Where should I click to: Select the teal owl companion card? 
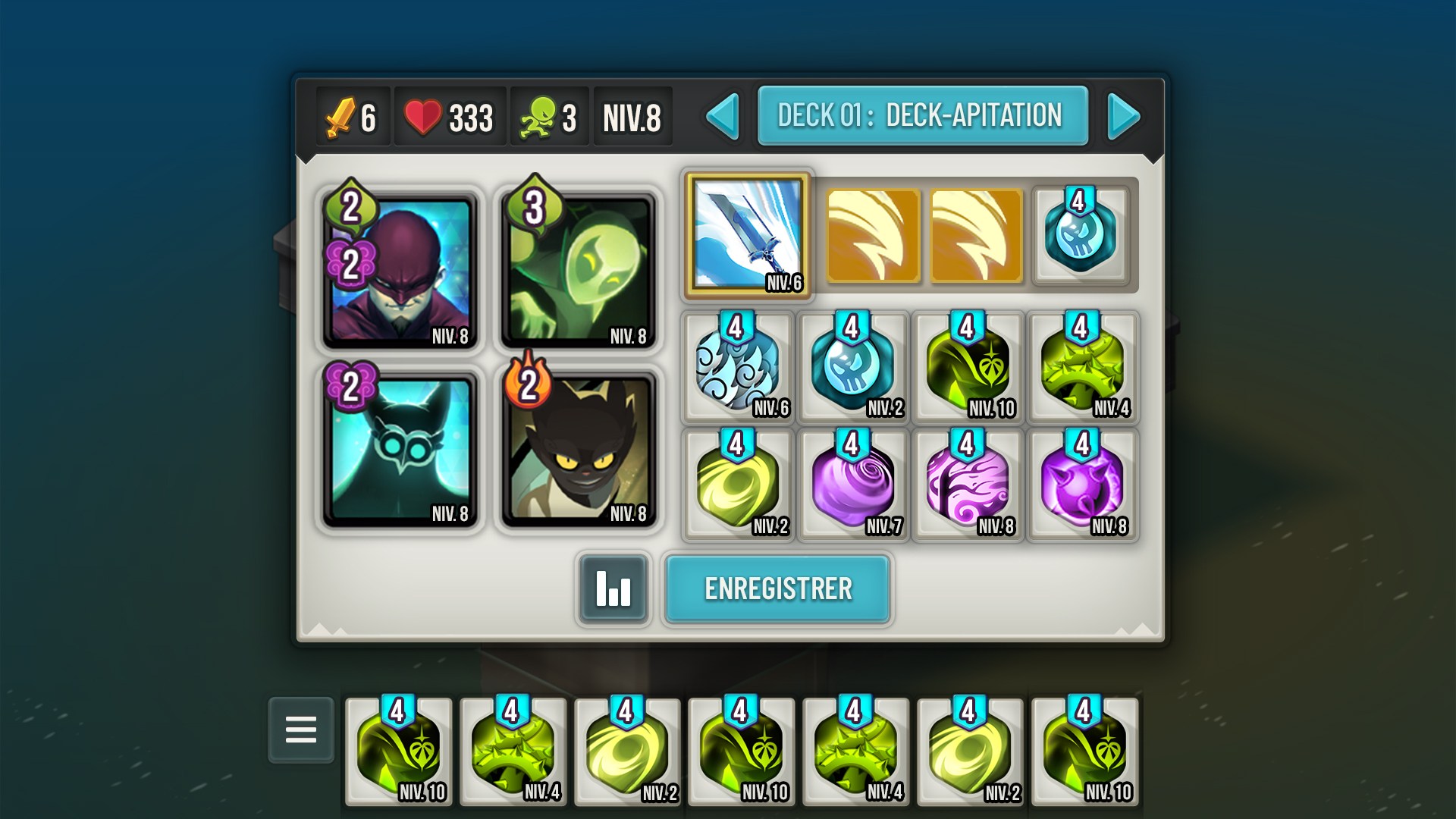[x=400, y=449]
